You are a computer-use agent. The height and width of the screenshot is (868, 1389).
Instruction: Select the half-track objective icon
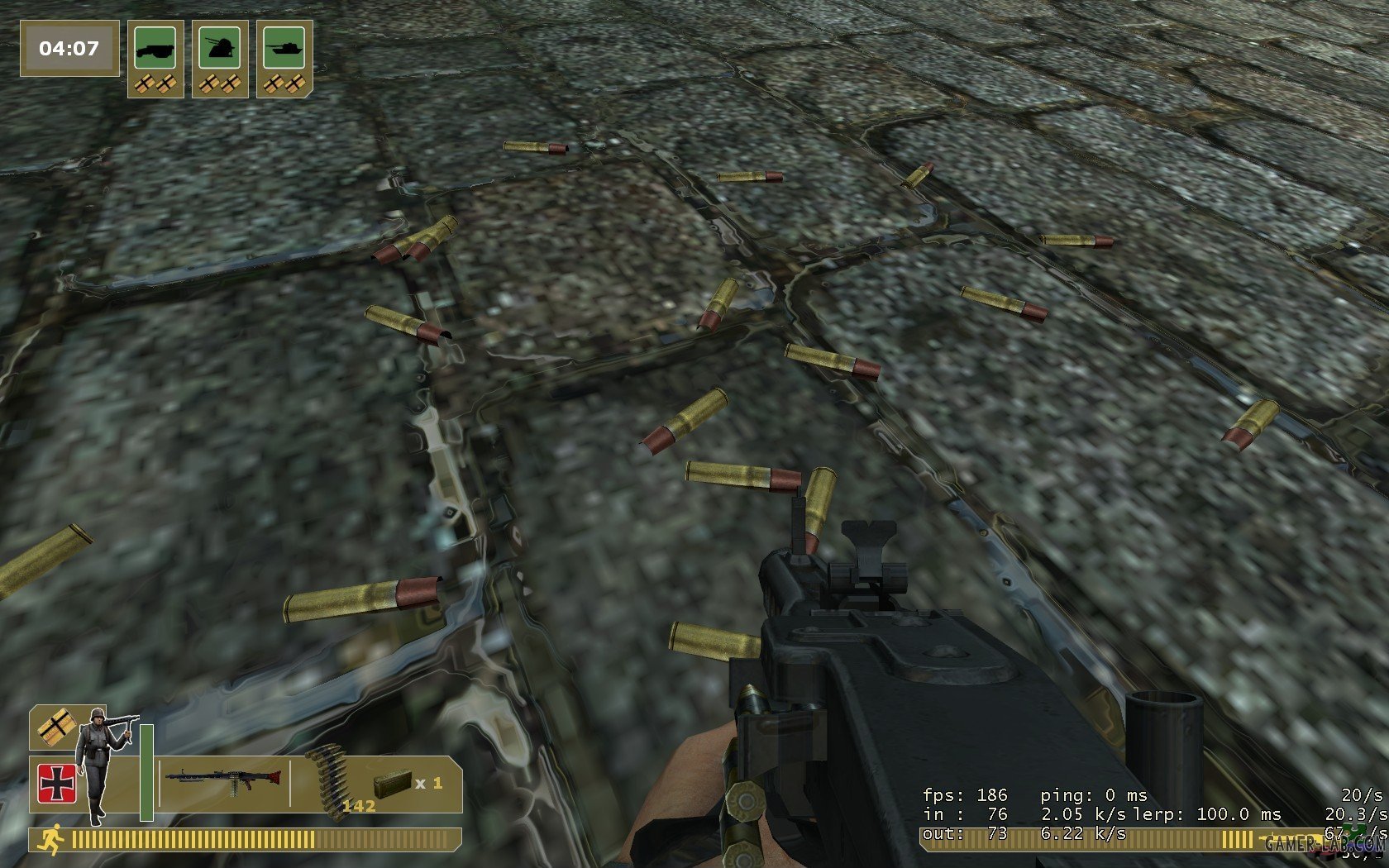click(x=155, y=48)
